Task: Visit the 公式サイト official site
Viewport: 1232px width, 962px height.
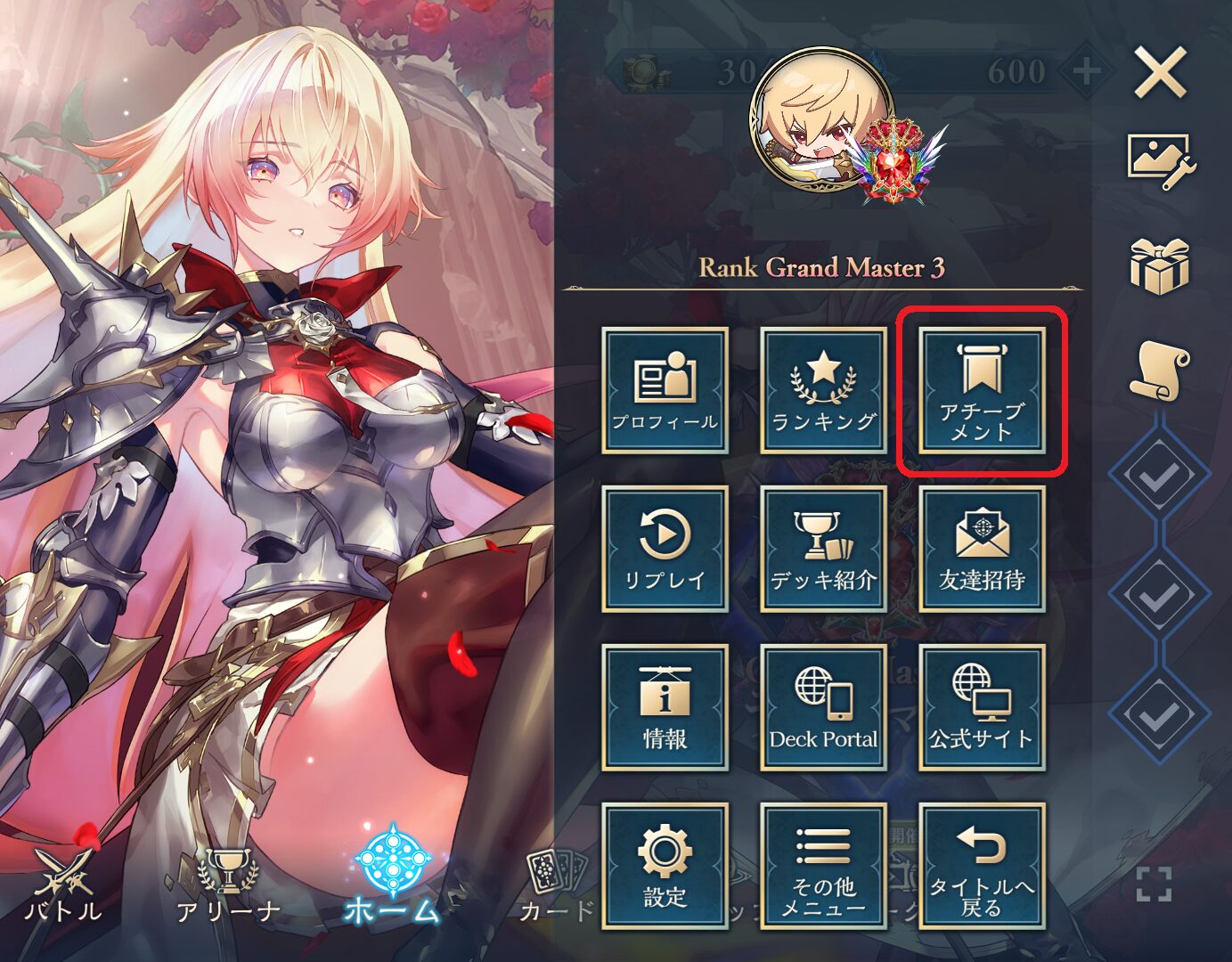Action: 982,707
